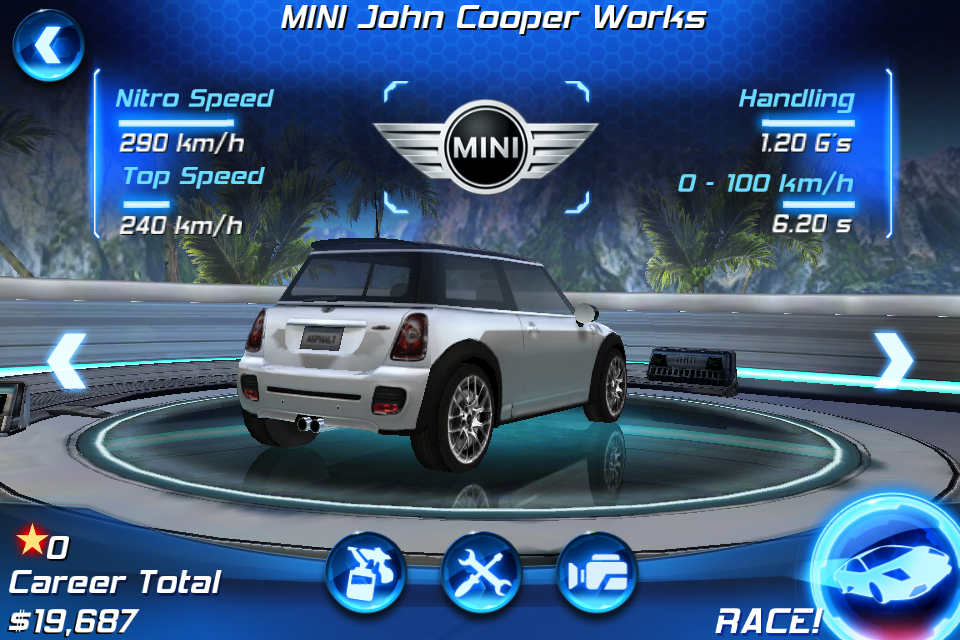Show the next car with right arrow
Viewport: 960px width, 640px height.
point(892,361)
